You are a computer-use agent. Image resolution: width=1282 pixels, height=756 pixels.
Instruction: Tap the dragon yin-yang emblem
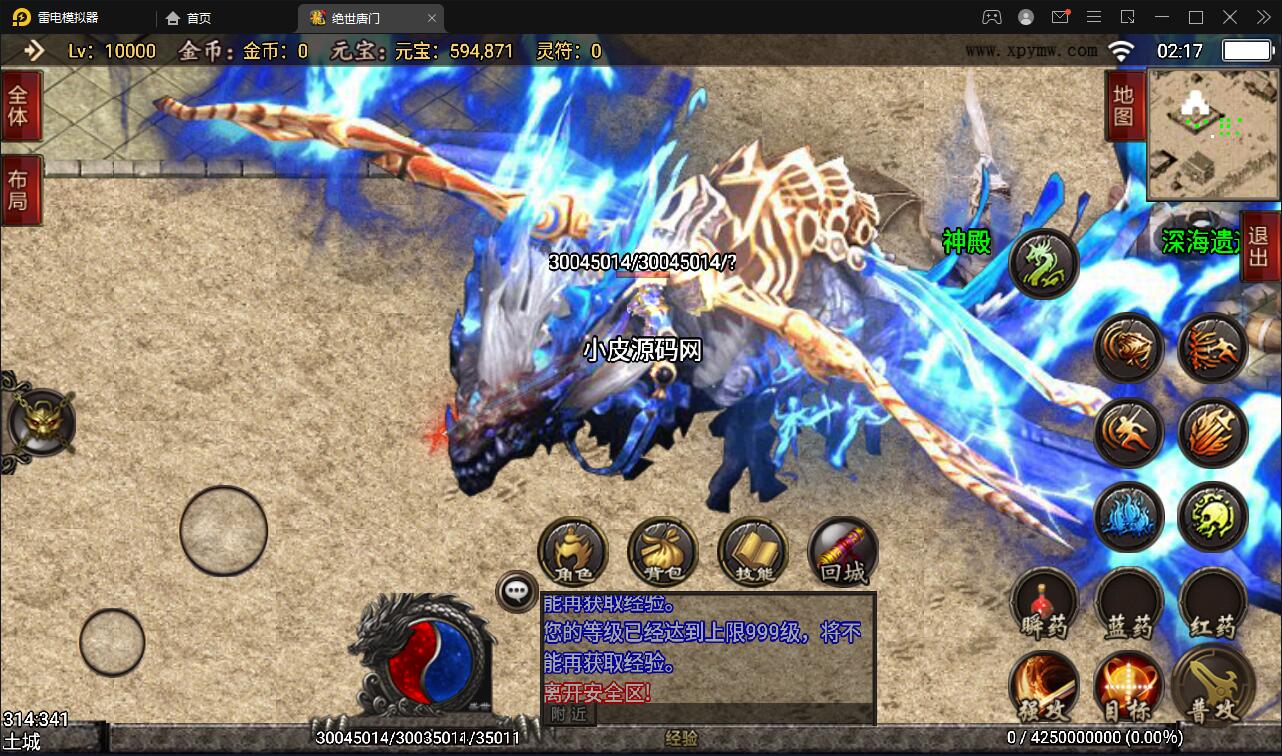coord(425,660)
